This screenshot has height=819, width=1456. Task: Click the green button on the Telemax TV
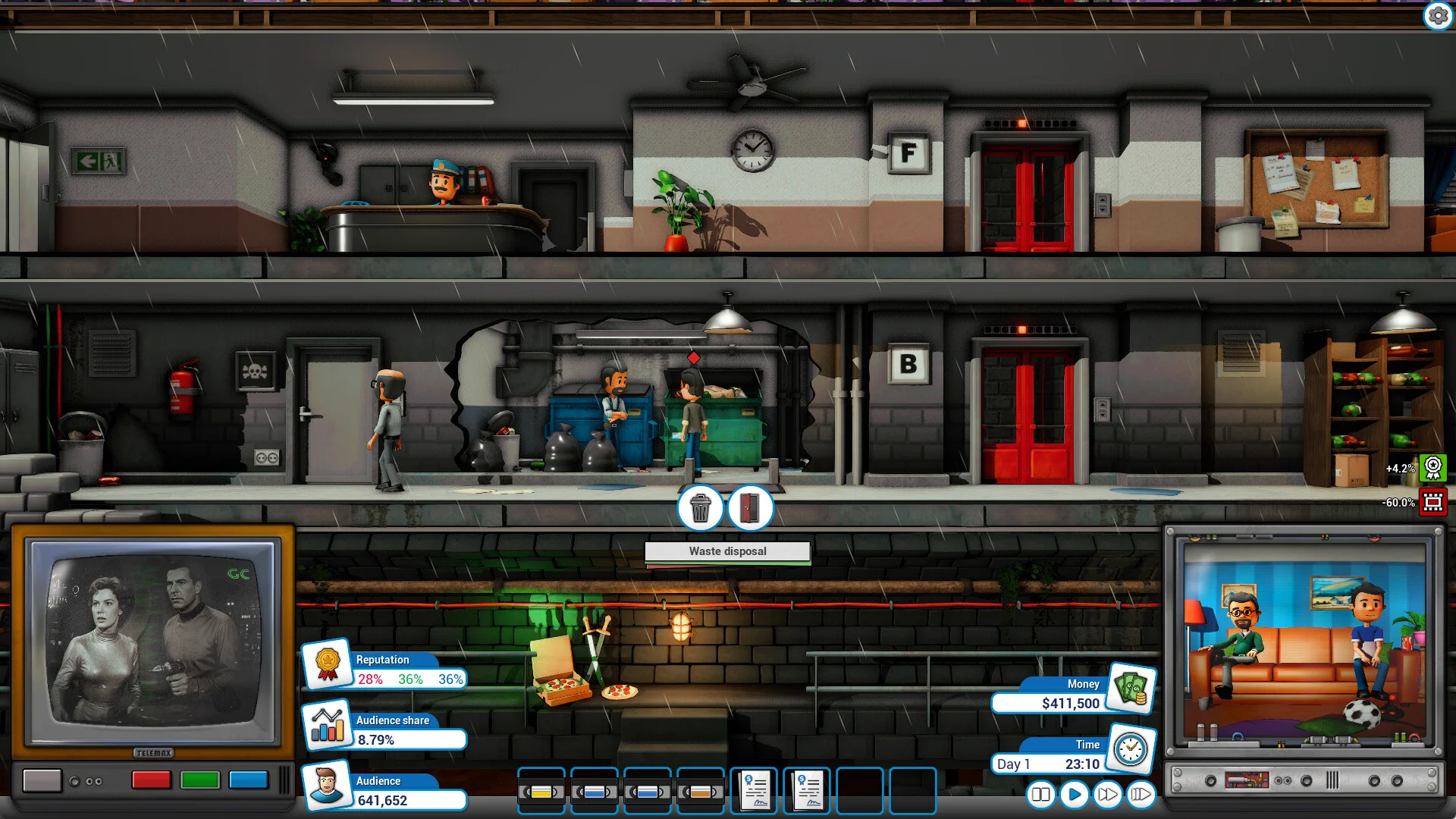pyautogui.click(x=200, y=780)
